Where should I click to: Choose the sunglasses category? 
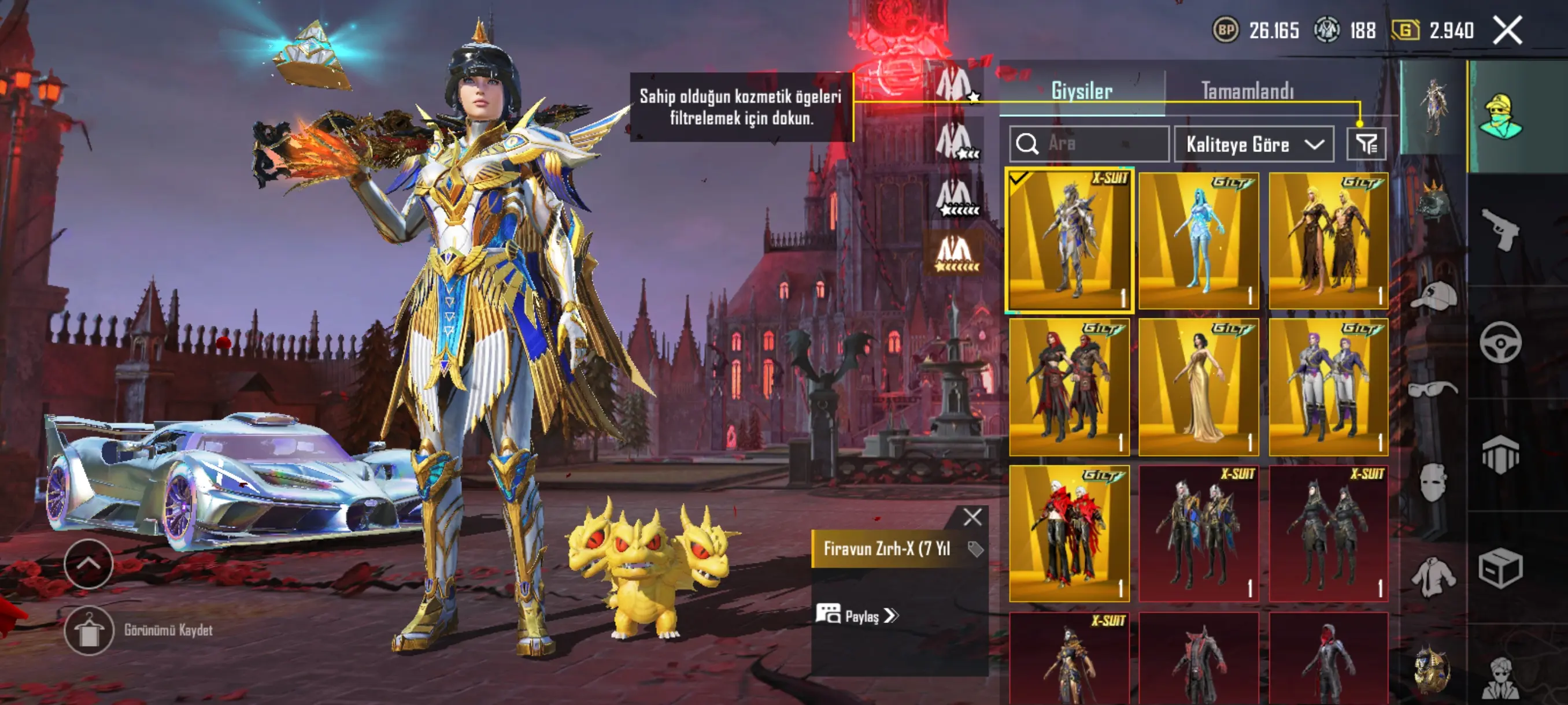[1433, 388]
